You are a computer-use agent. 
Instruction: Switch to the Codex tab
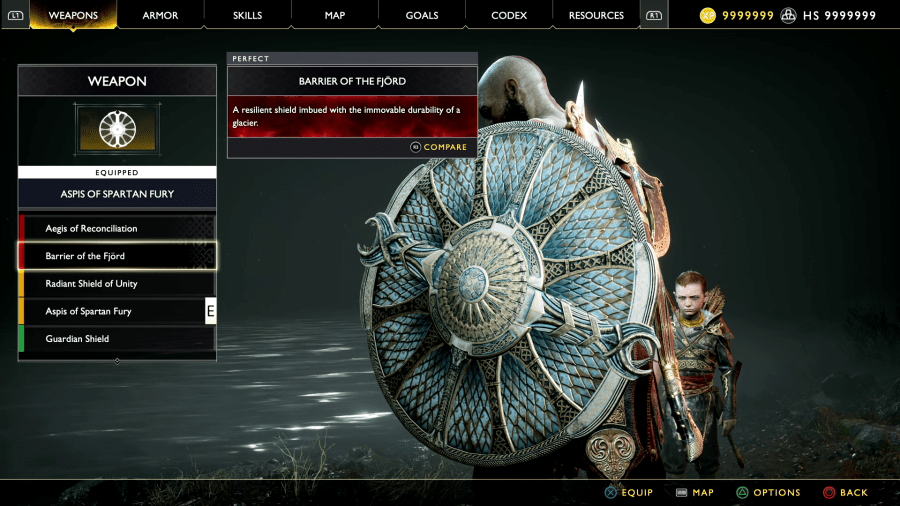pyautogui.click(x=509, y=15)
